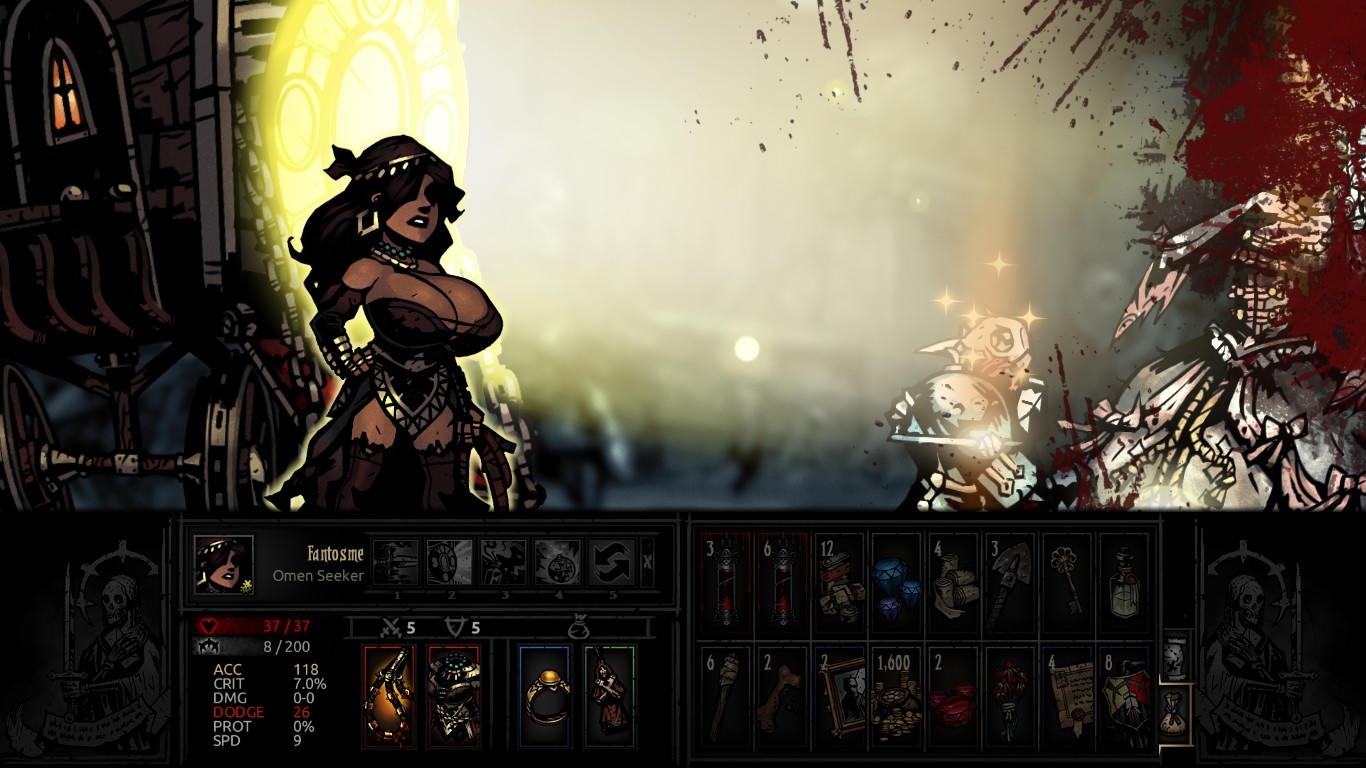Select the swap-position arrows skill
Viewport: 1366px width, 768px height.
(611, 563)
